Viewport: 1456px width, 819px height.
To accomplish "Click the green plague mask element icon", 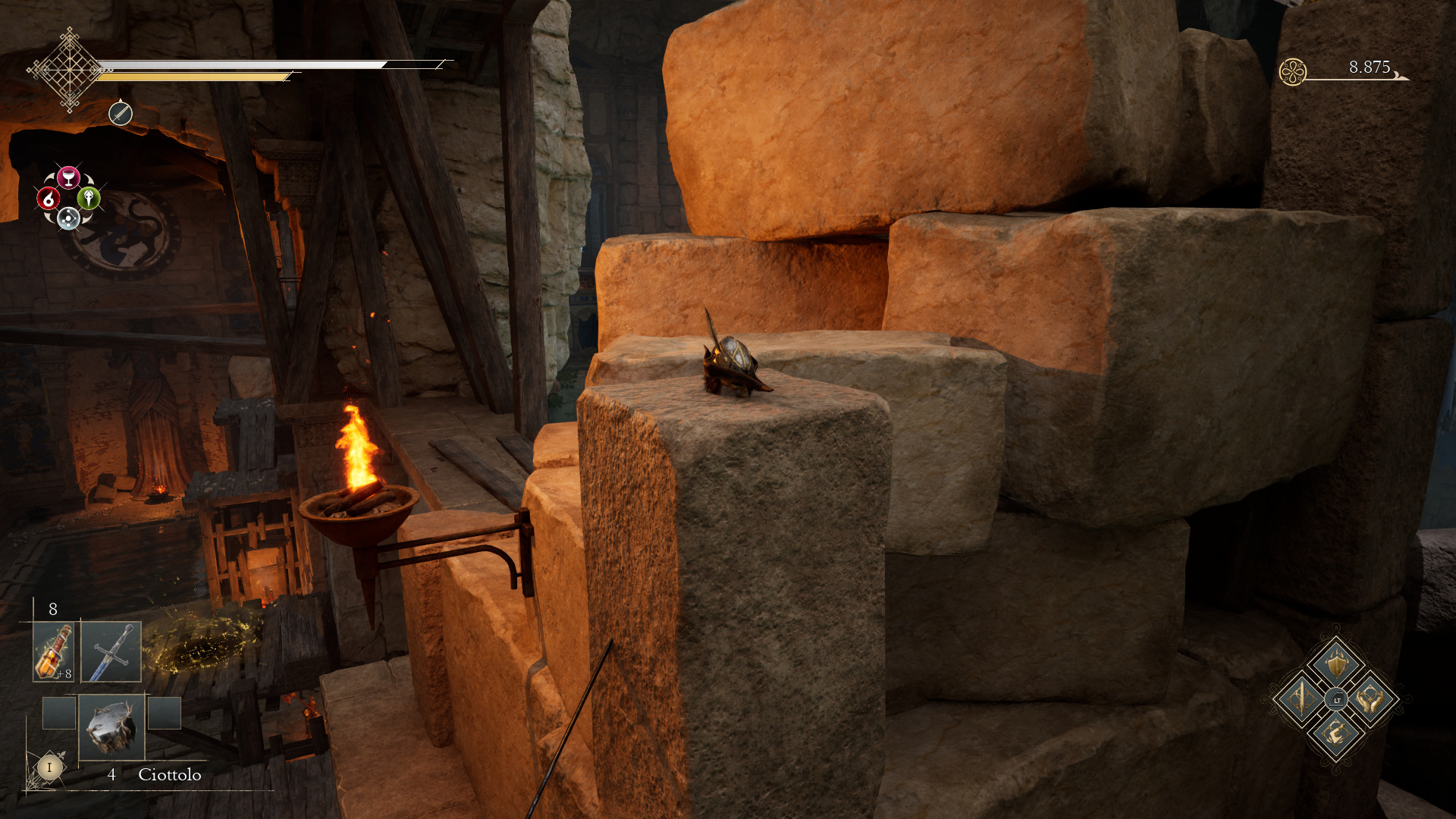I will (x=89, y=198).
